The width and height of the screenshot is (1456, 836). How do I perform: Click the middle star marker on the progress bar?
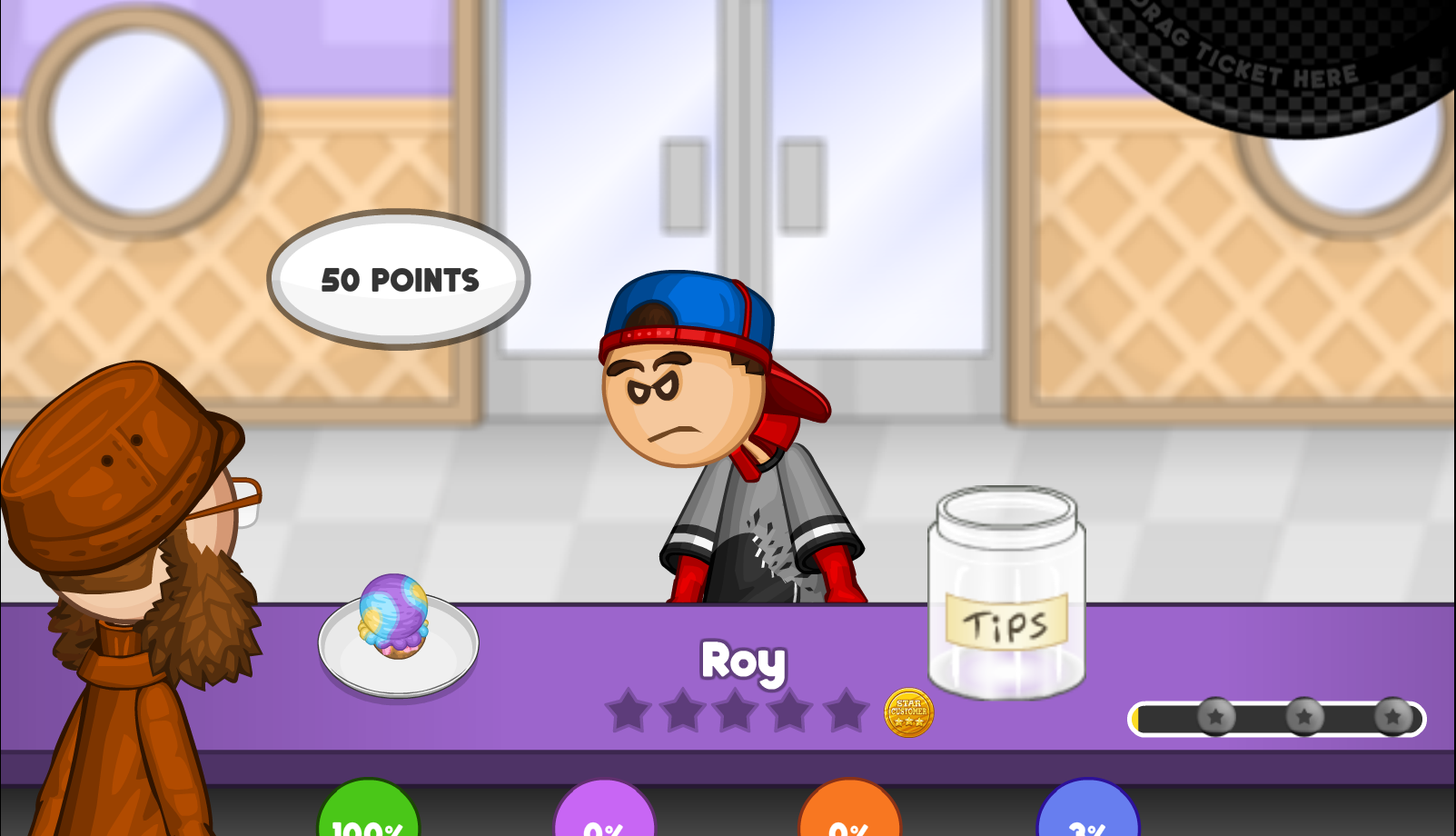(x=1304, y=718)
